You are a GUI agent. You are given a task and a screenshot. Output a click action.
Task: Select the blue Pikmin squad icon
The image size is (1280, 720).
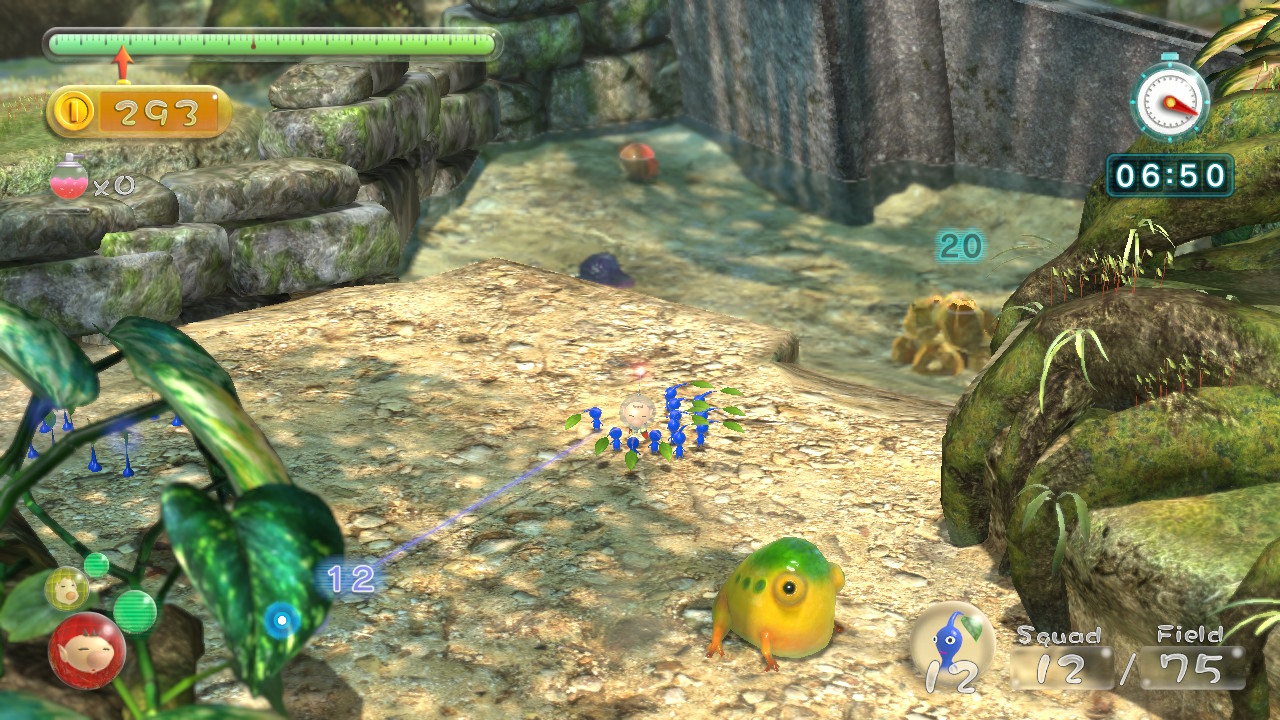(x=951, y=647)
